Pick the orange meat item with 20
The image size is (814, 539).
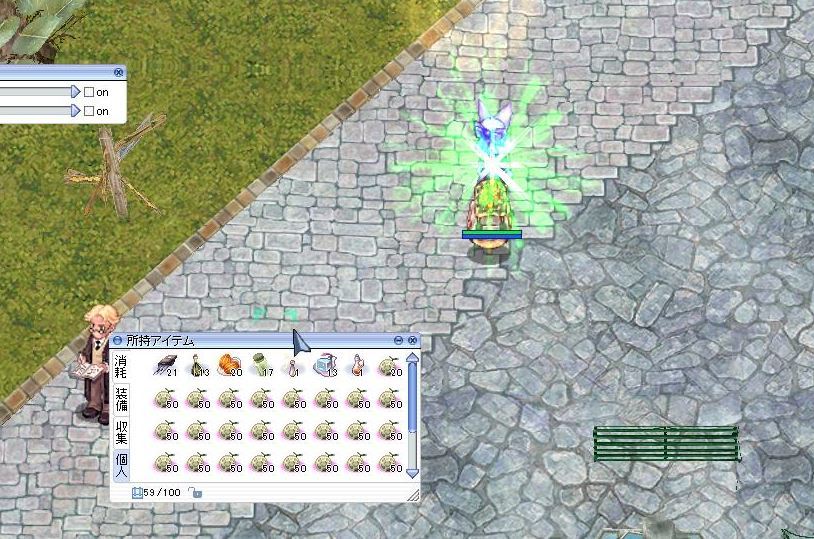(x=230, y=366)
